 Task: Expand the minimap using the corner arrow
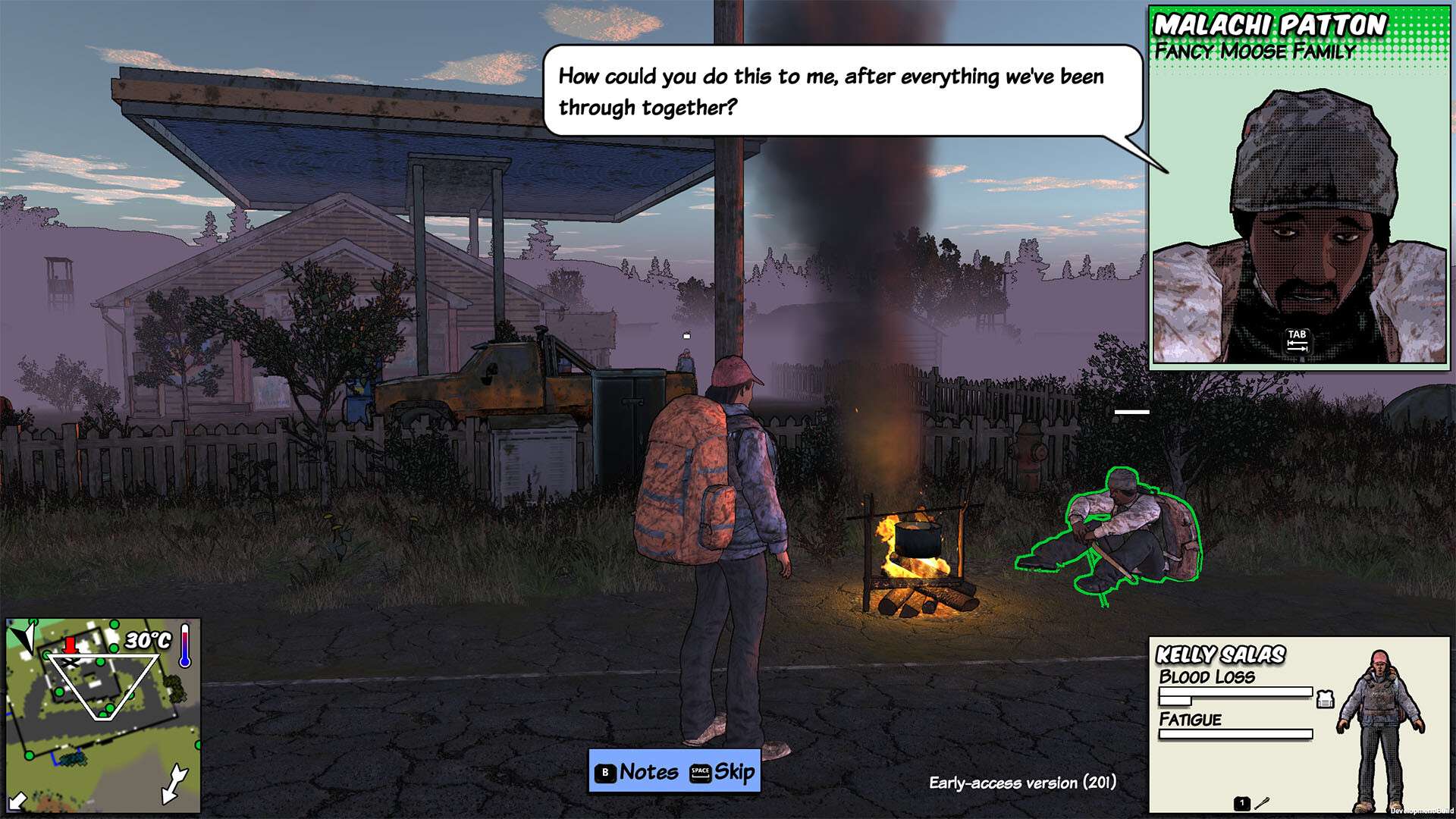[x=17, y=801]
